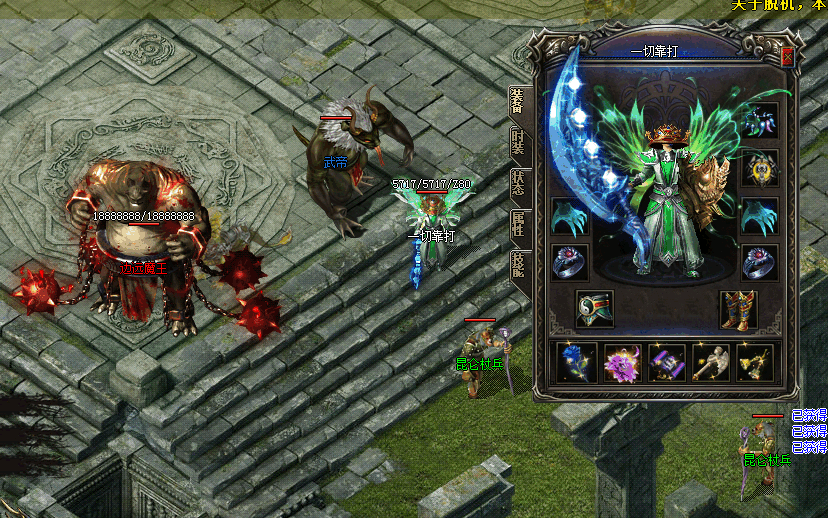This screenshot has width=828, height=518.
Task: Open the 时装 fashion tab
Action: click(517, 142)
